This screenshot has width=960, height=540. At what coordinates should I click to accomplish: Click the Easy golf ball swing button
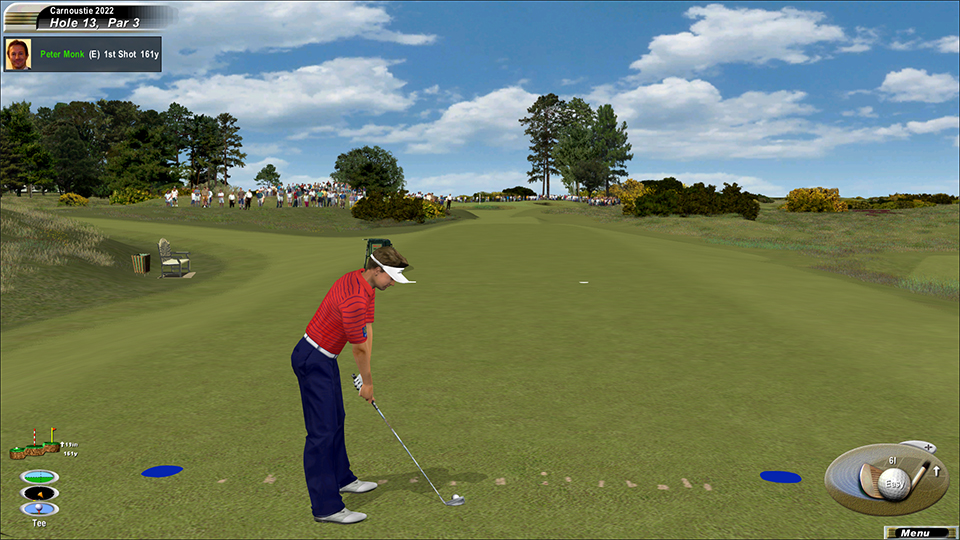(894, 483)
